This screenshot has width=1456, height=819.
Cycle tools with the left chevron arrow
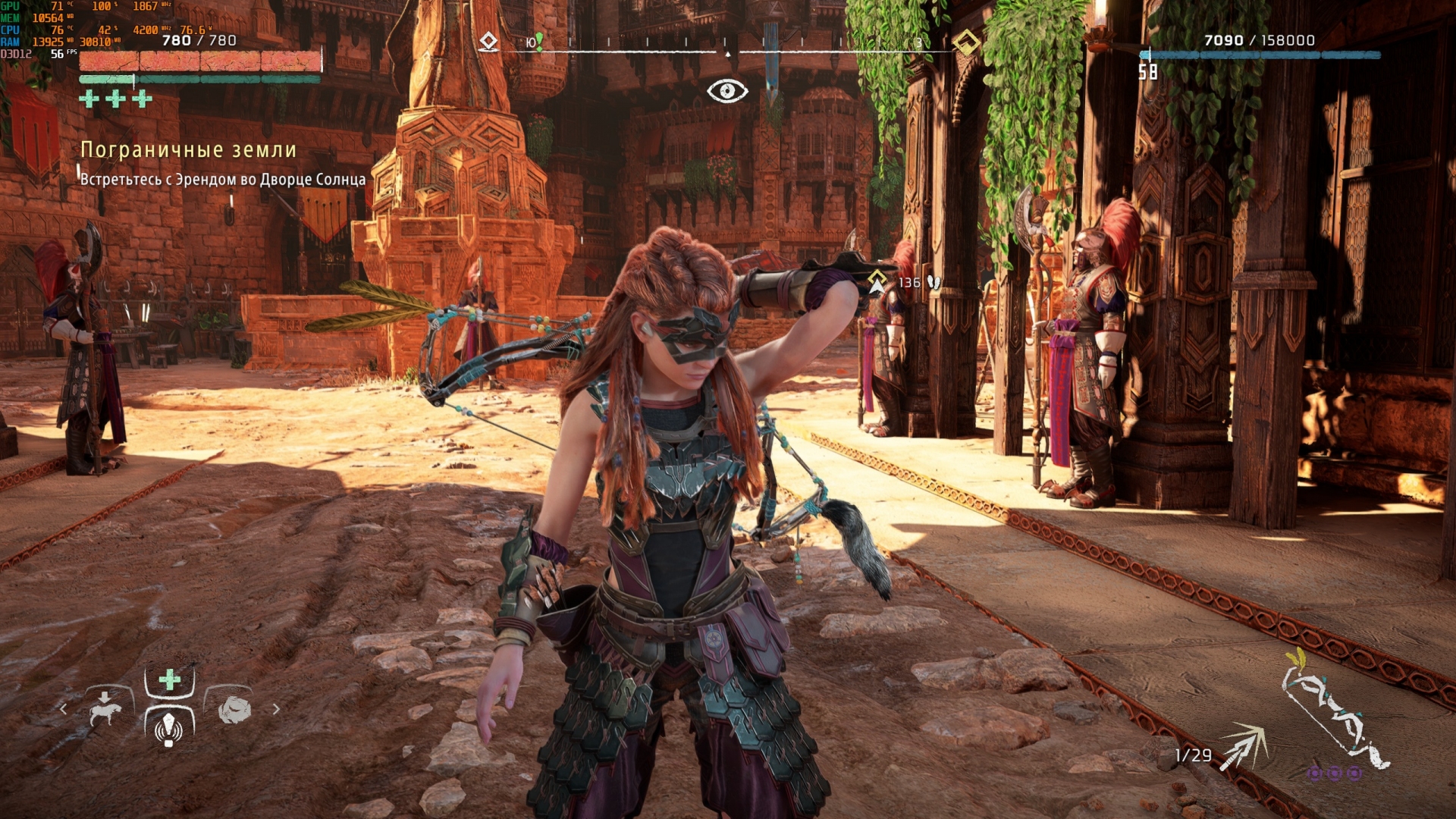click(x=64, y=709)
